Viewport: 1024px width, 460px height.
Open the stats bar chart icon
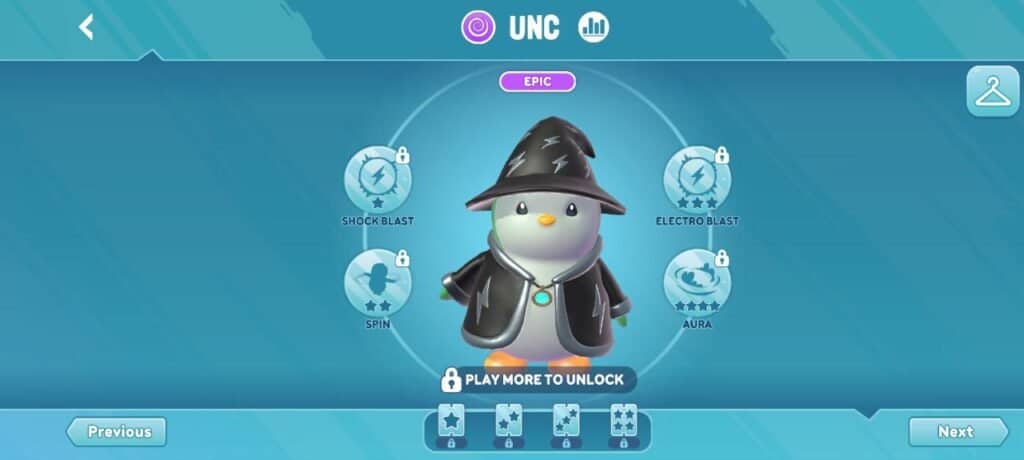click(x=593, y=27)
